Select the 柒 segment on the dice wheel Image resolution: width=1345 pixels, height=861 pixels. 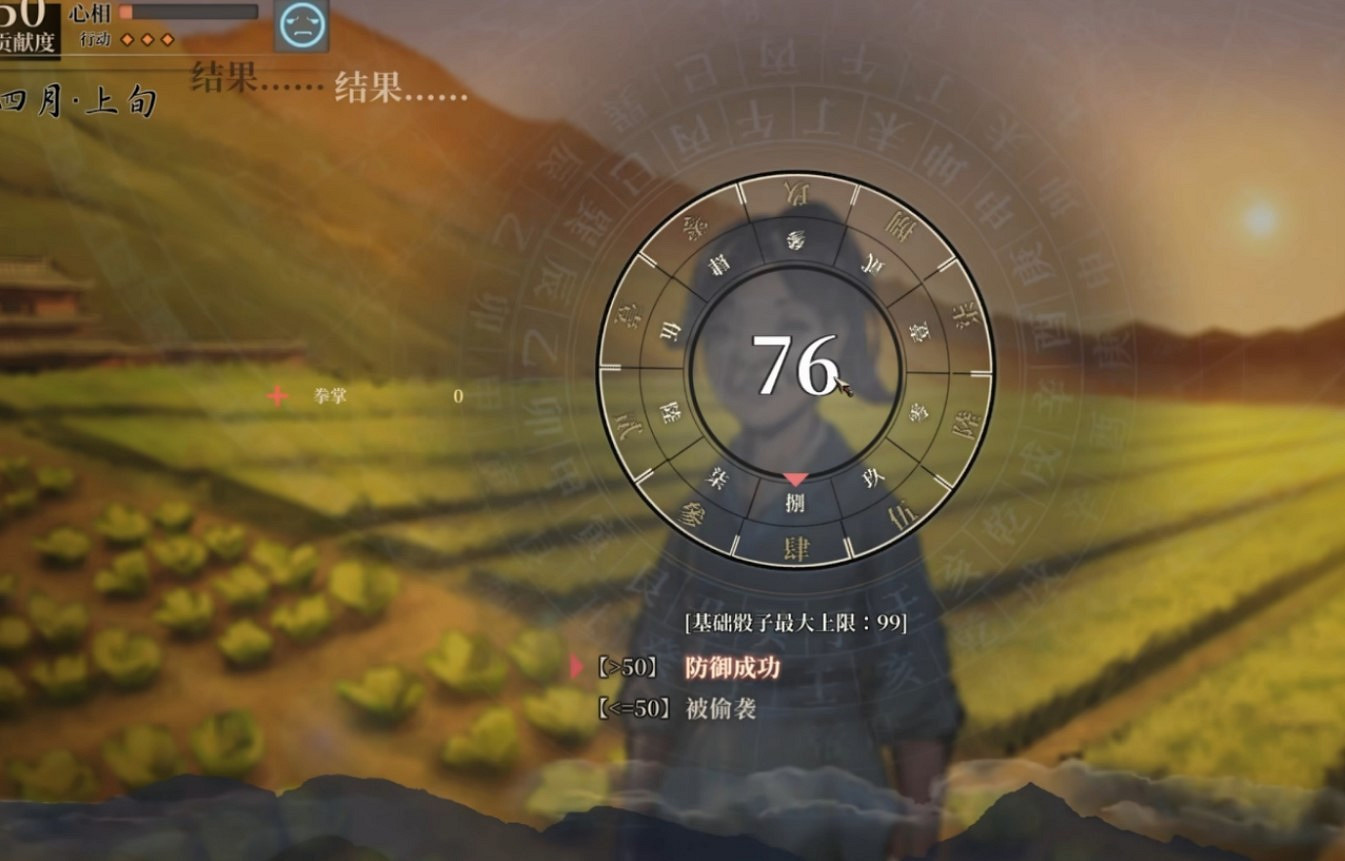(x=717, y=480)
